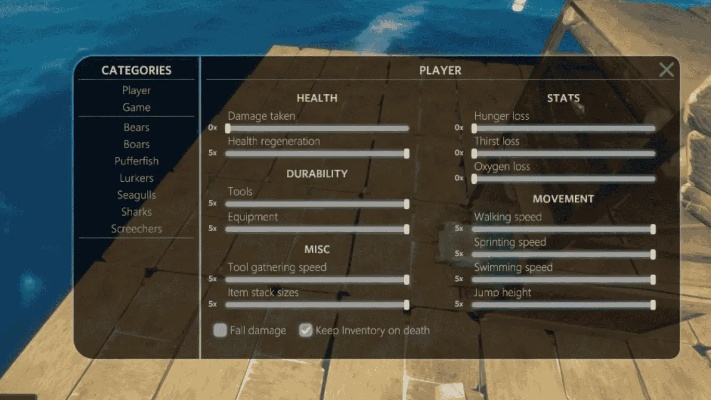Click the Damage taken slider
The image size is (711, 400).
[317, 128]
